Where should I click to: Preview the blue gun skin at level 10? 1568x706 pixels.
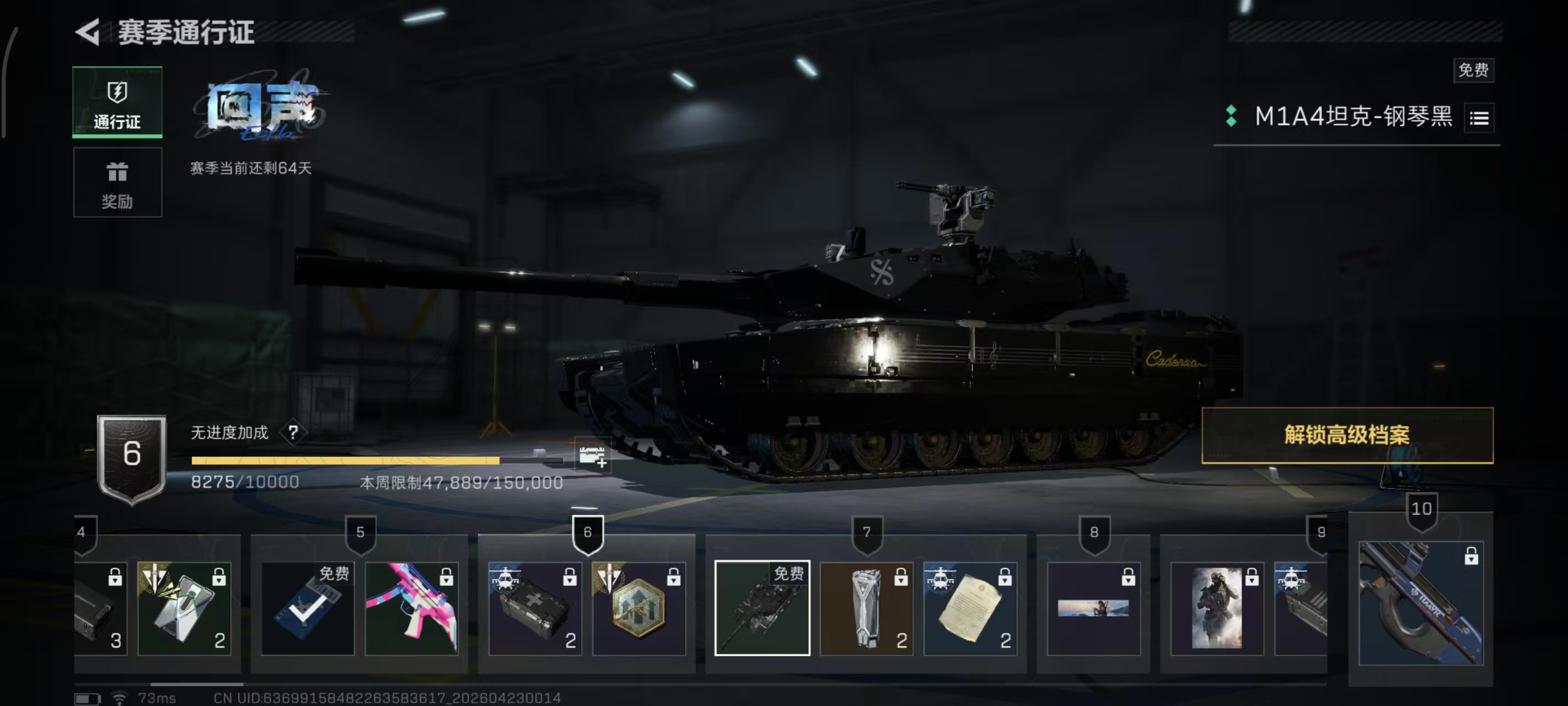(1421, 603)
